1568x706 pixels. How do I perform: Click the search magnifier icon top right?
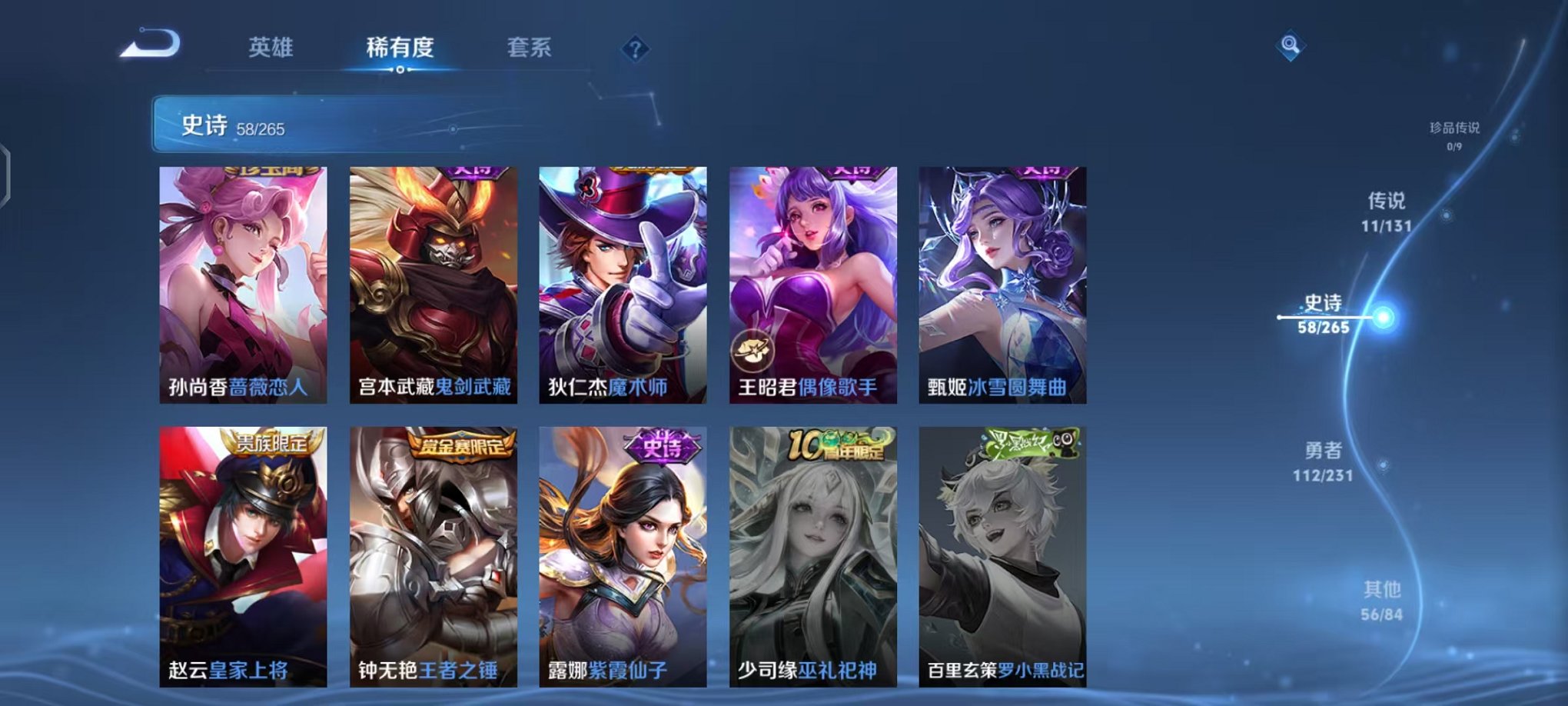point(1291,46)
